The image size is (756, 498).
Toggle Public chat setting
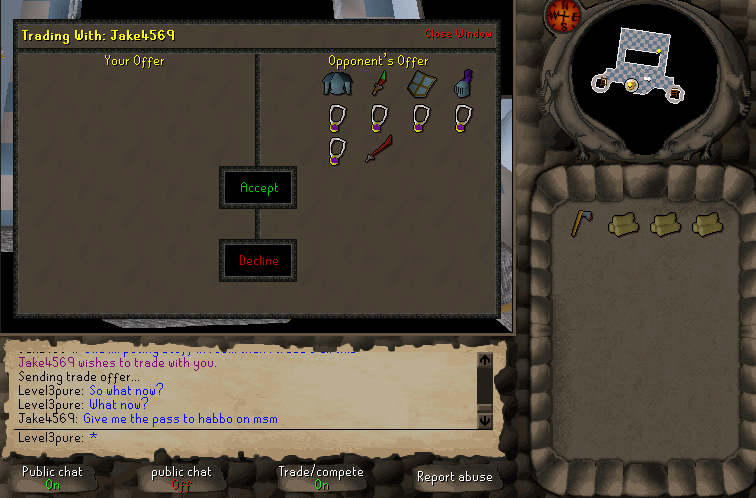[52, 477]
